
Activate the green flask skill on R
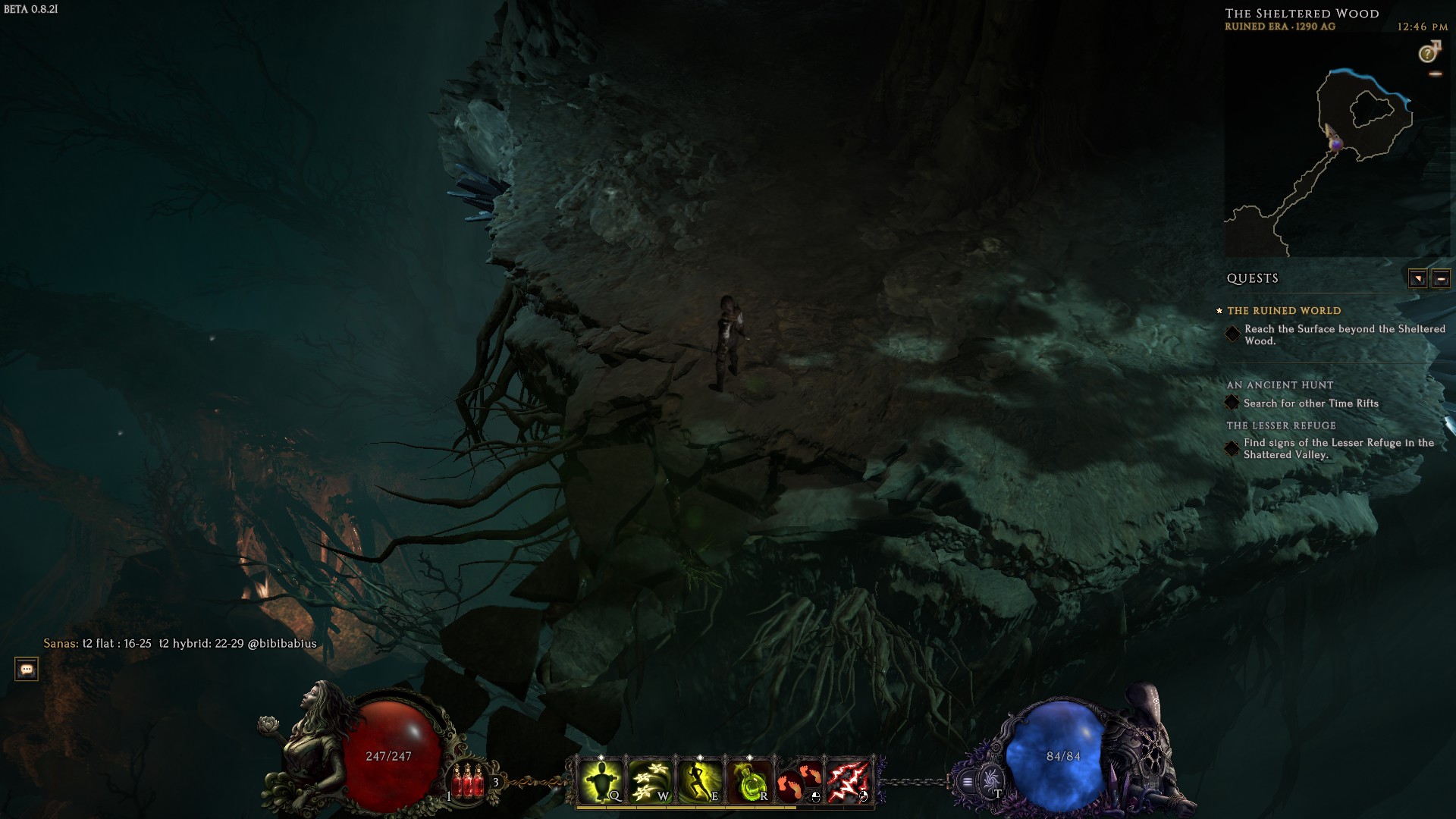point(749,780)
